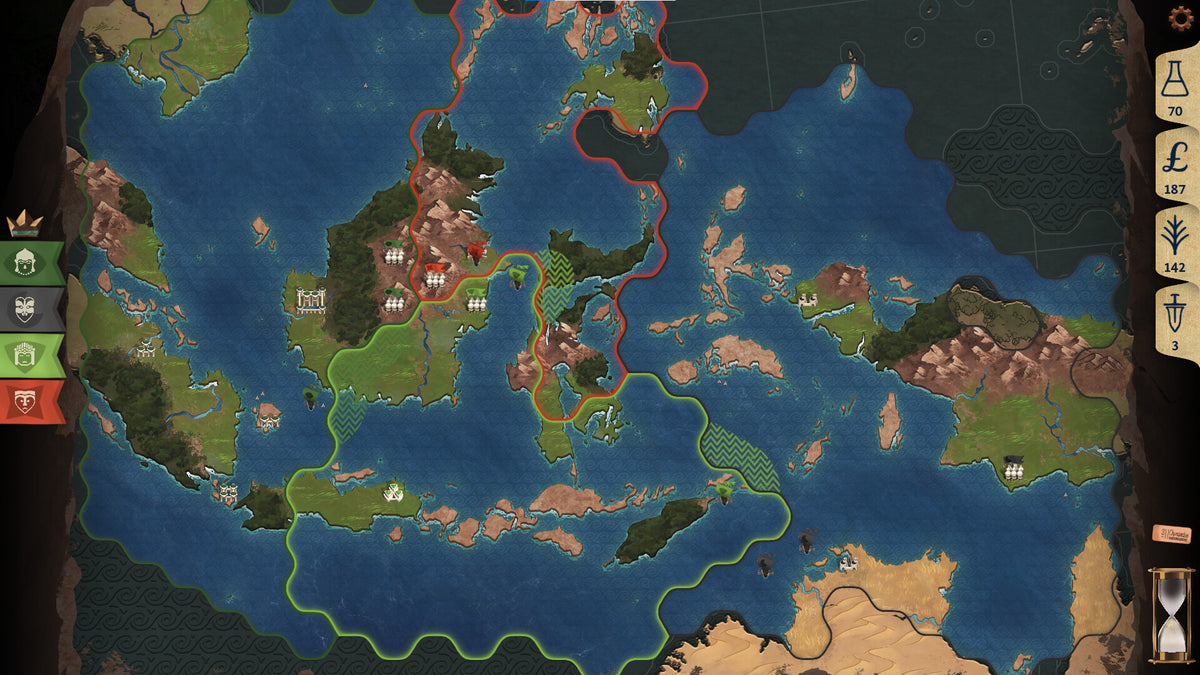Open the pound currency resource tab
Screen dimensions: 1200x675
click(1175, 165)
